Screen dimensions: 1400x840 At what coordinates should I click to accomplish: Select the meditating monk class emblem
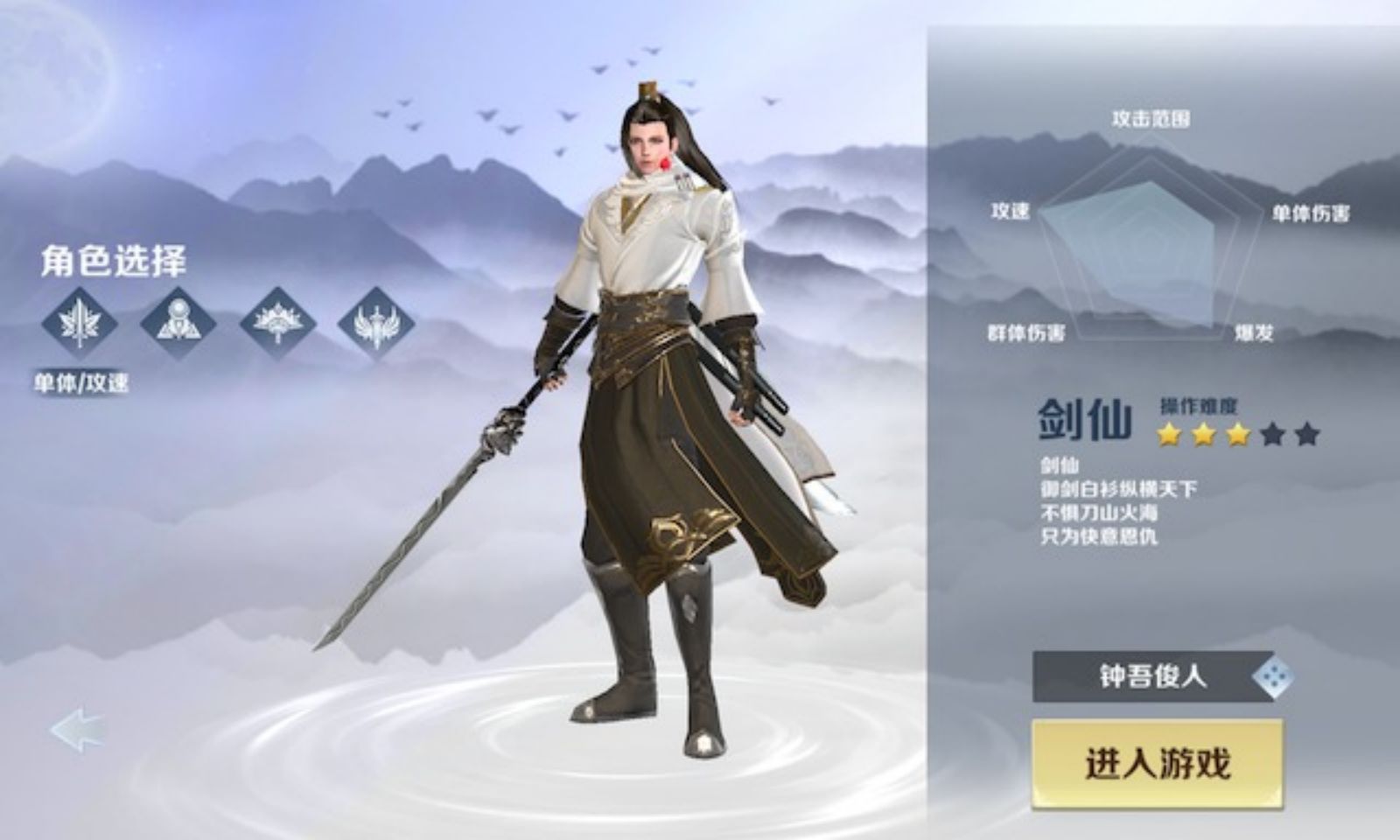click(177, 321)
